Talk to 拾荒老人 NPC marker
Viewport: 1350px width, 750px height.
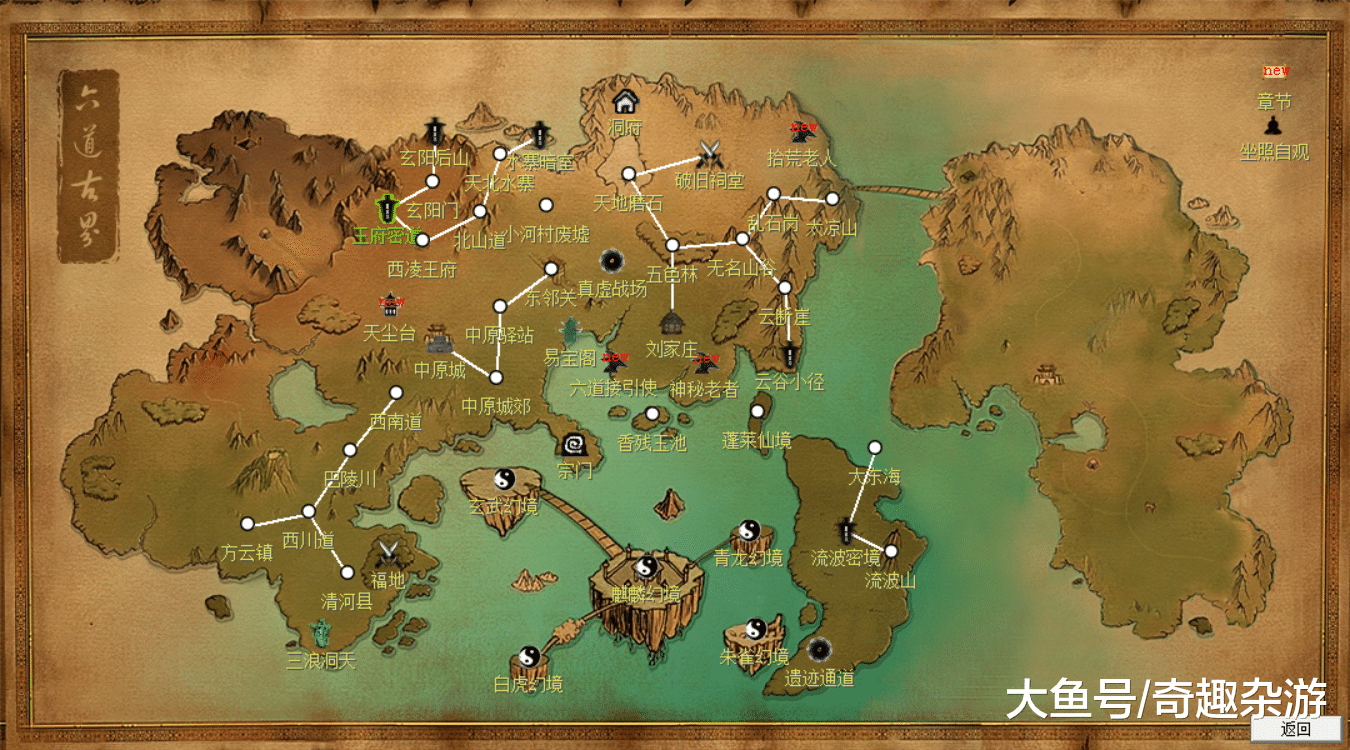coord(801,131)
